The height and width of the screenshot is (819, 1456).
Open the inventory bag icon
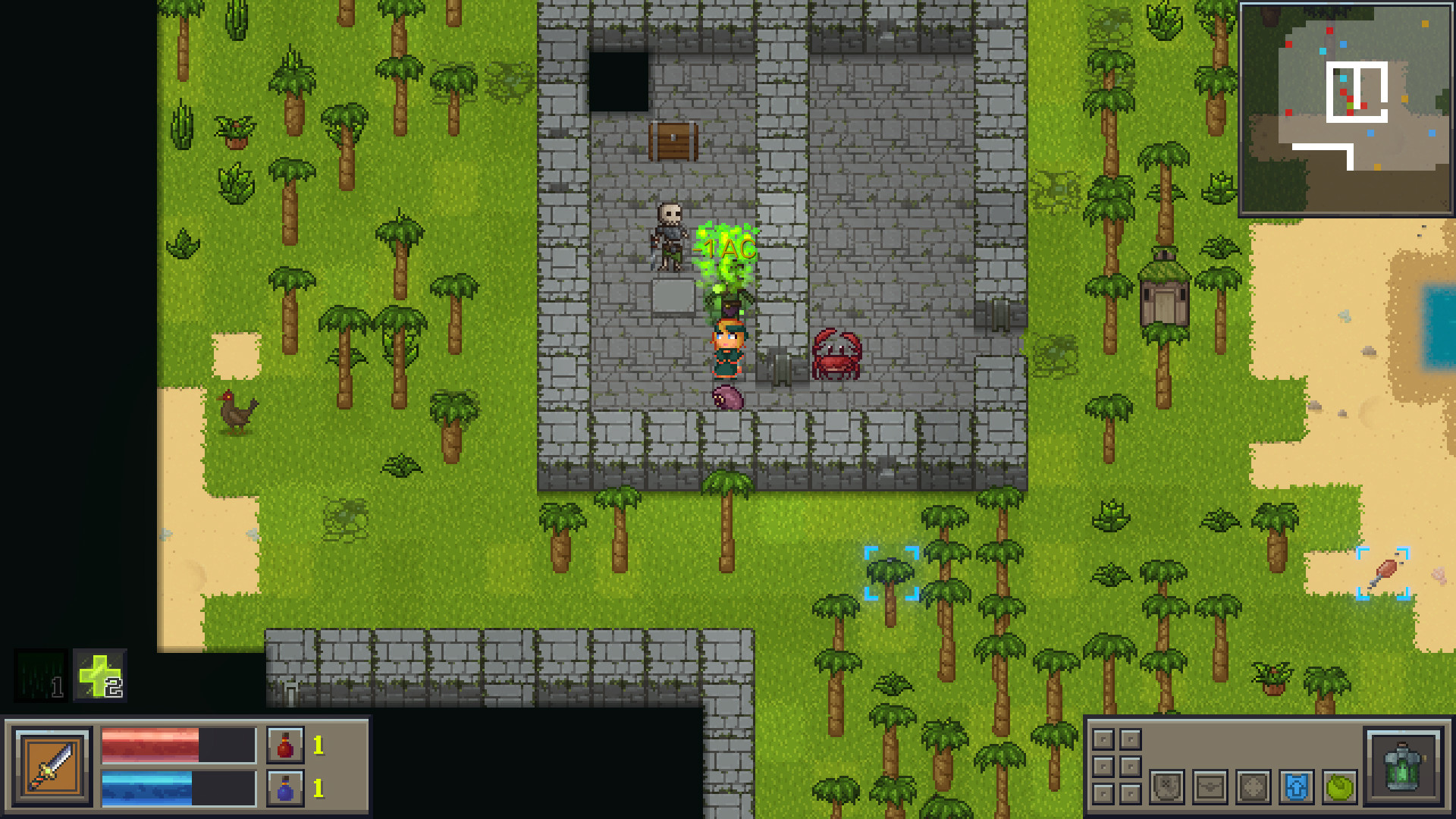point(1210,787)
